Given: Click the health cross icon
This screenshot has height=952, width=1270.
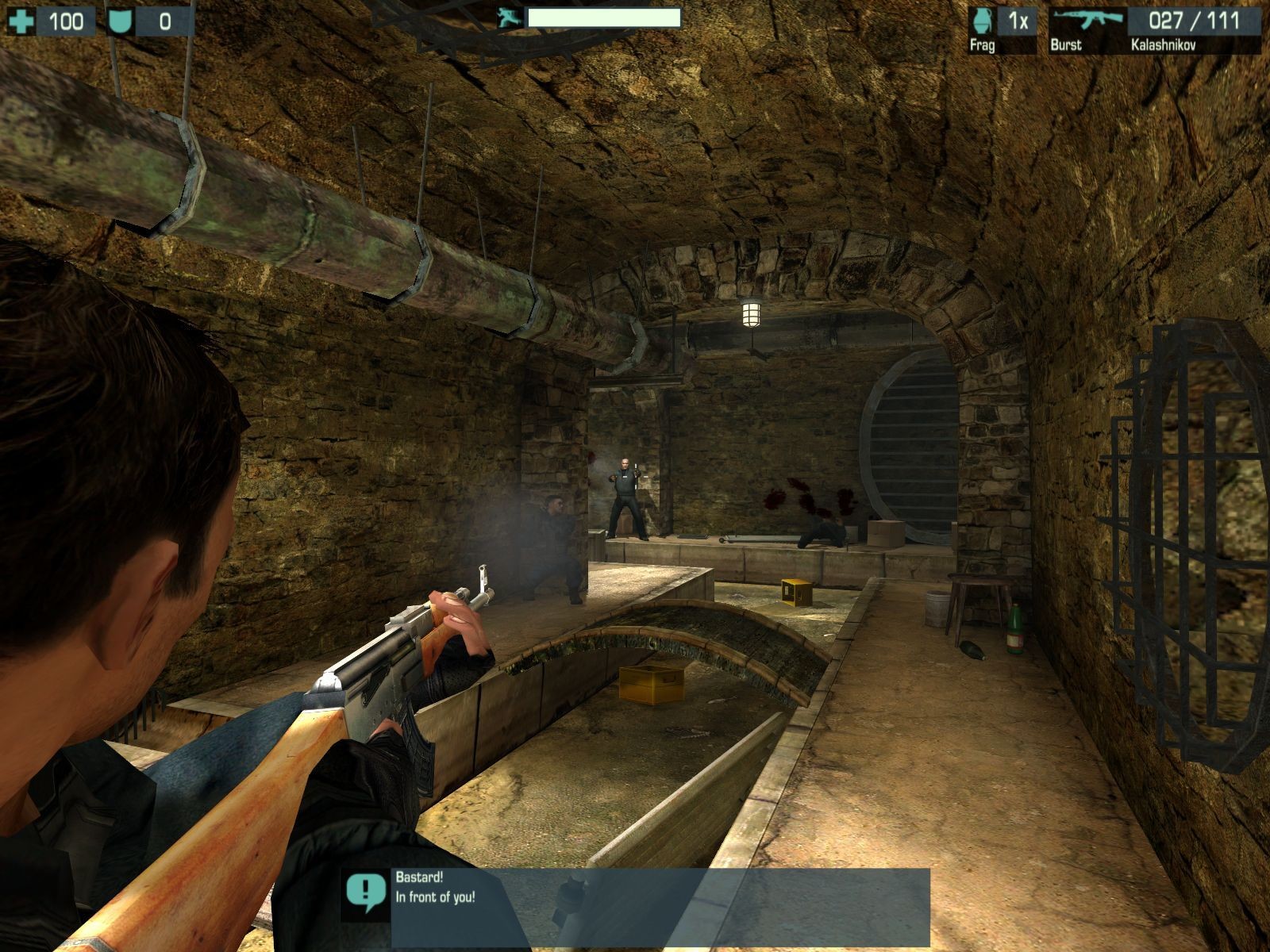Looking at the screenshot, I should click(x=21, y=21).
